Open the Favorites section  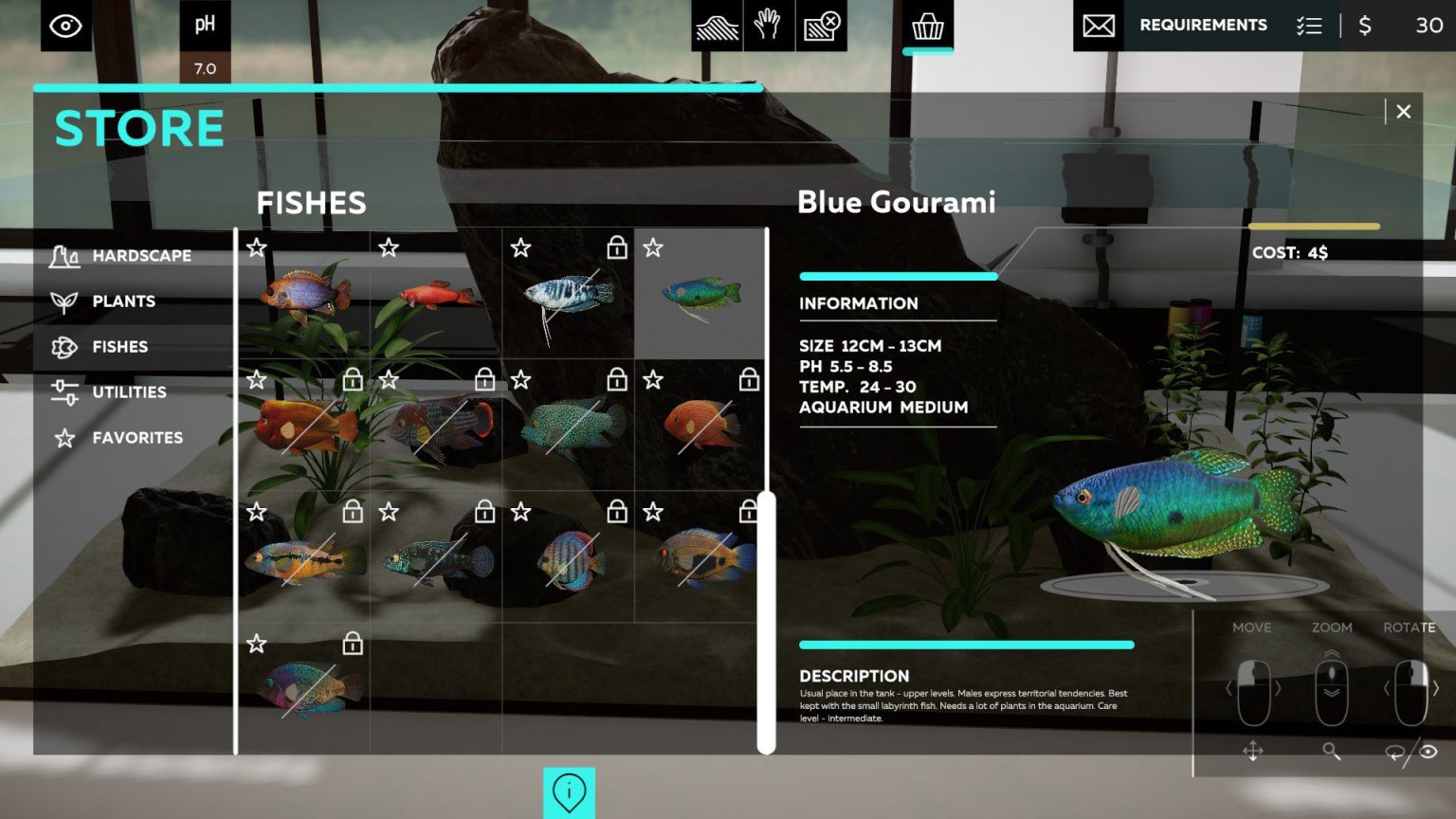(x=137, y=438)
